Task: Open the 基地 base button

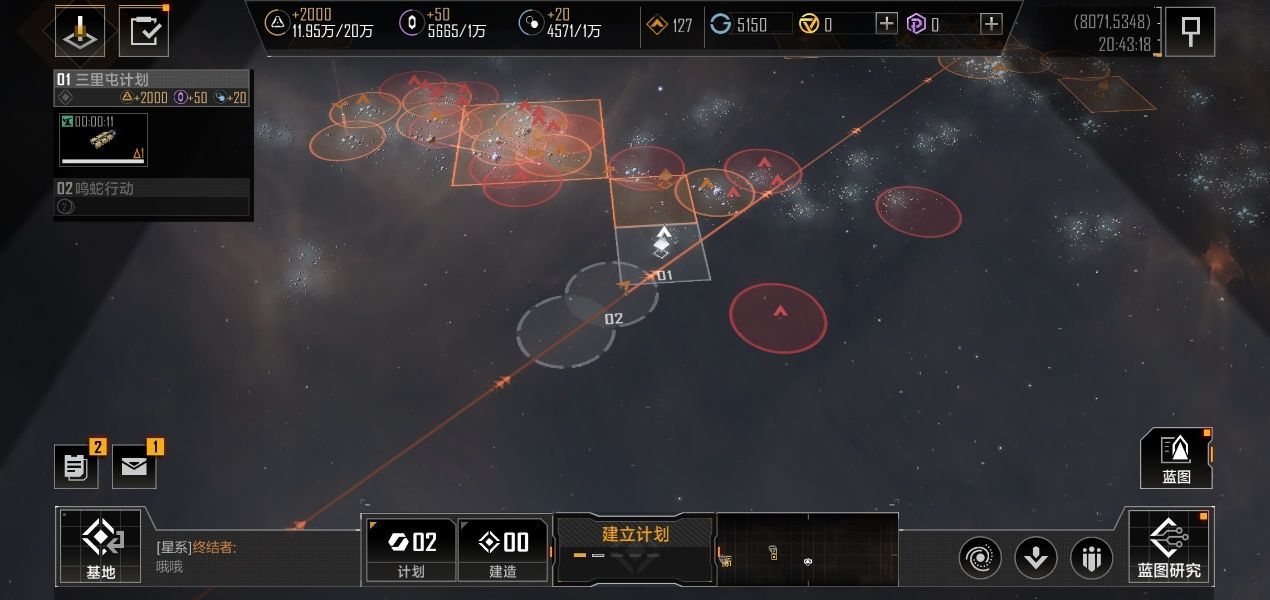Action: 100,545
